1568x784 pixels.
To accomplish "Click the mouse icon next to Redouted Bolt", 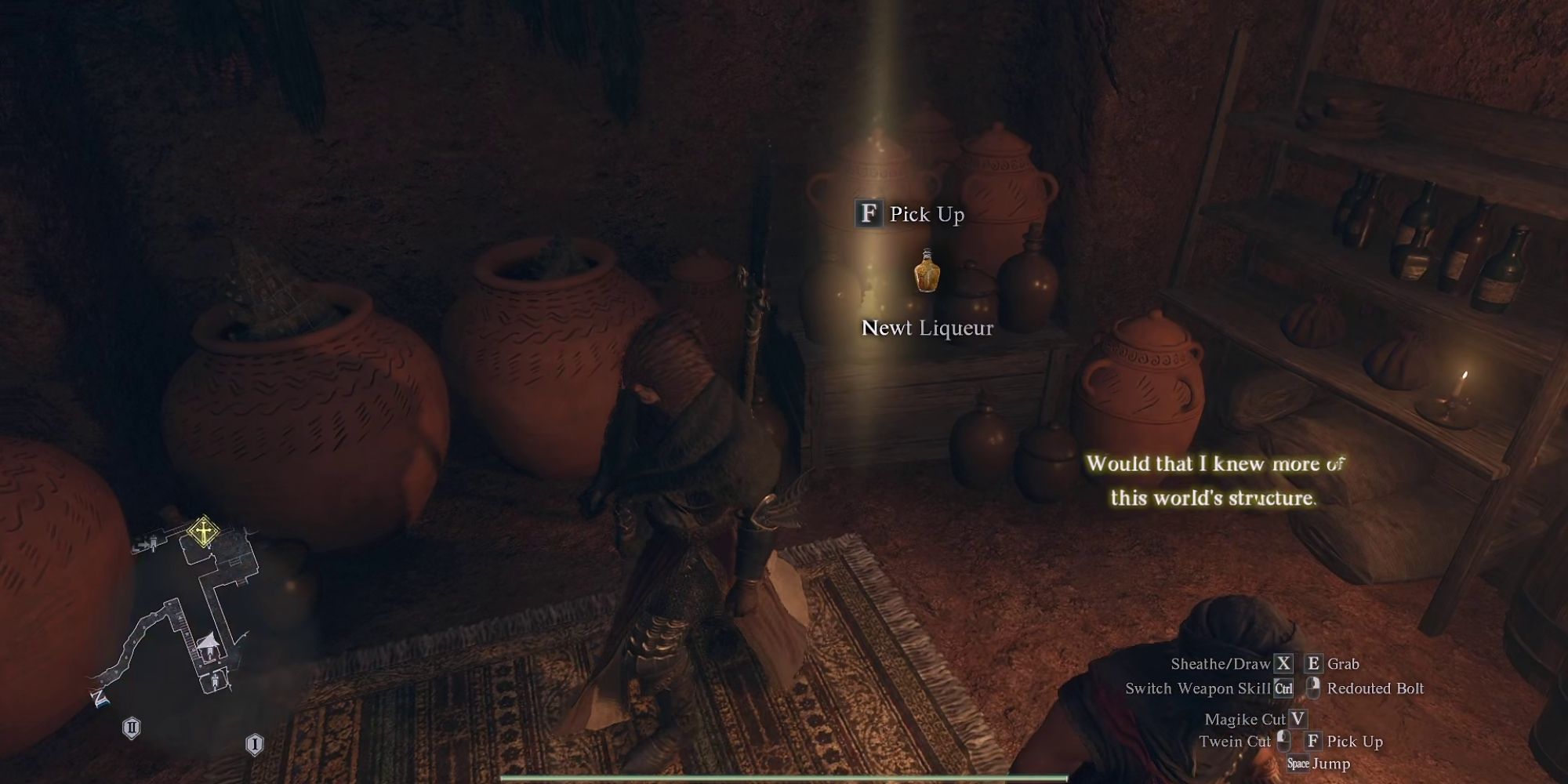I will coord(1315,688).
